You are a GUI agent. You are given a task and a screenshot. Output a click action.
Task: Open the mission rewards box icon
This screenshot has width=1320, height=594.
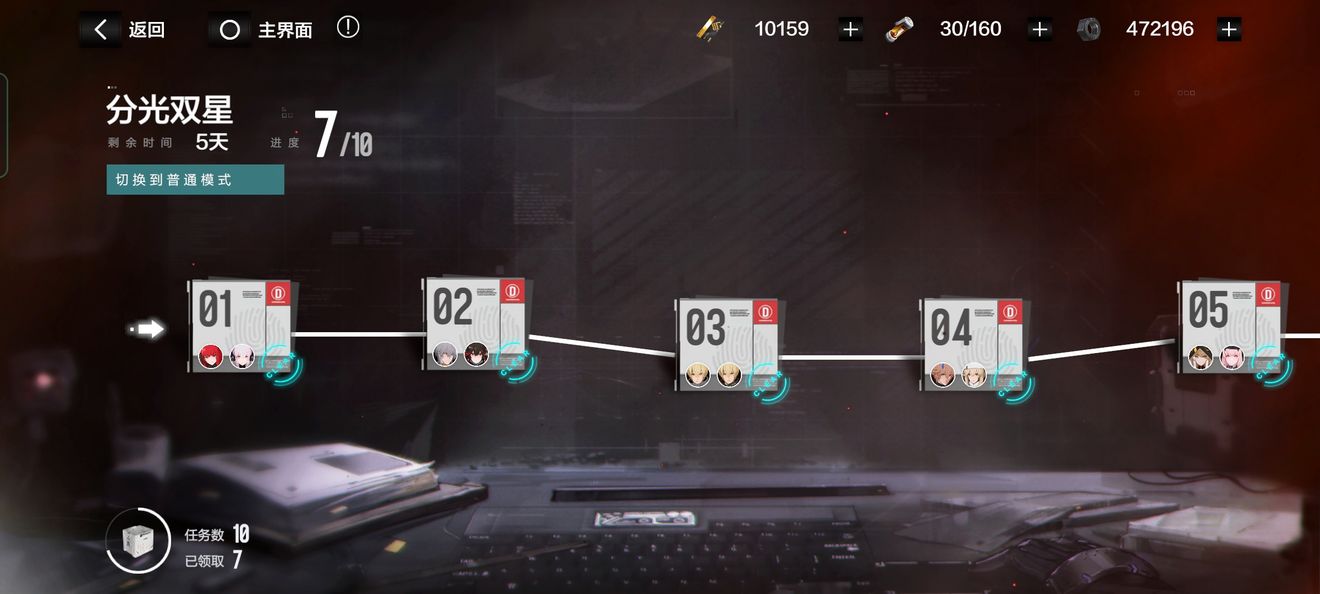tap(137, 541)
